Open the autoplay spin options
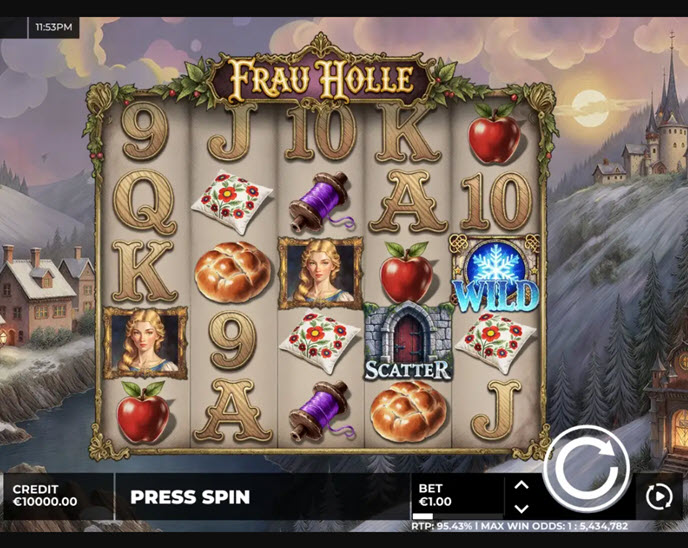 click(x=659, y=496)
